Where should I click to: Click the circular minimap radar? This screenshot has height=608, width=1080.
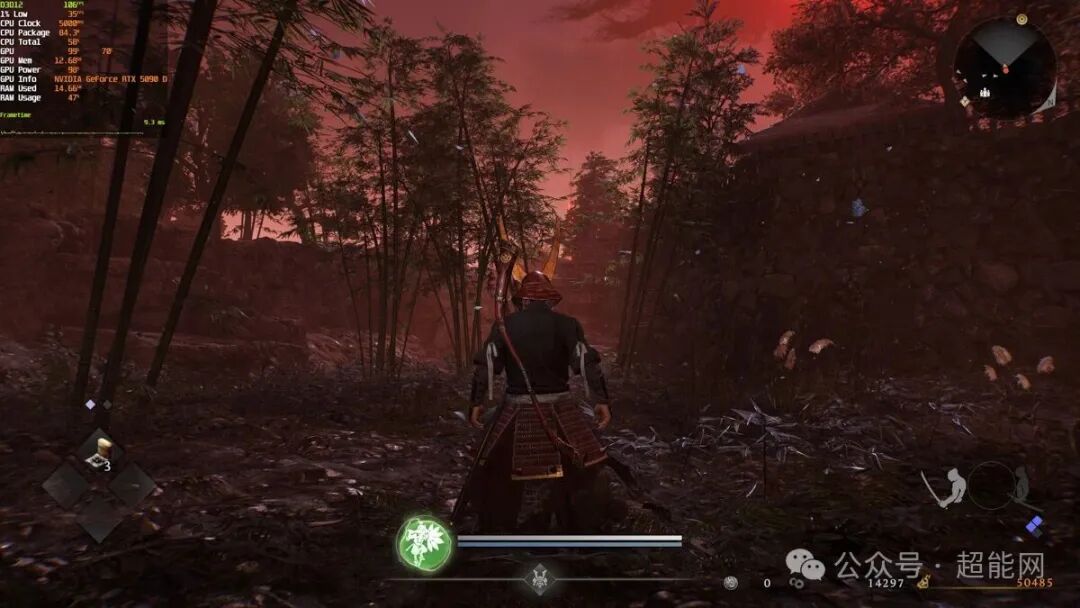click(x=1003, y=67)
